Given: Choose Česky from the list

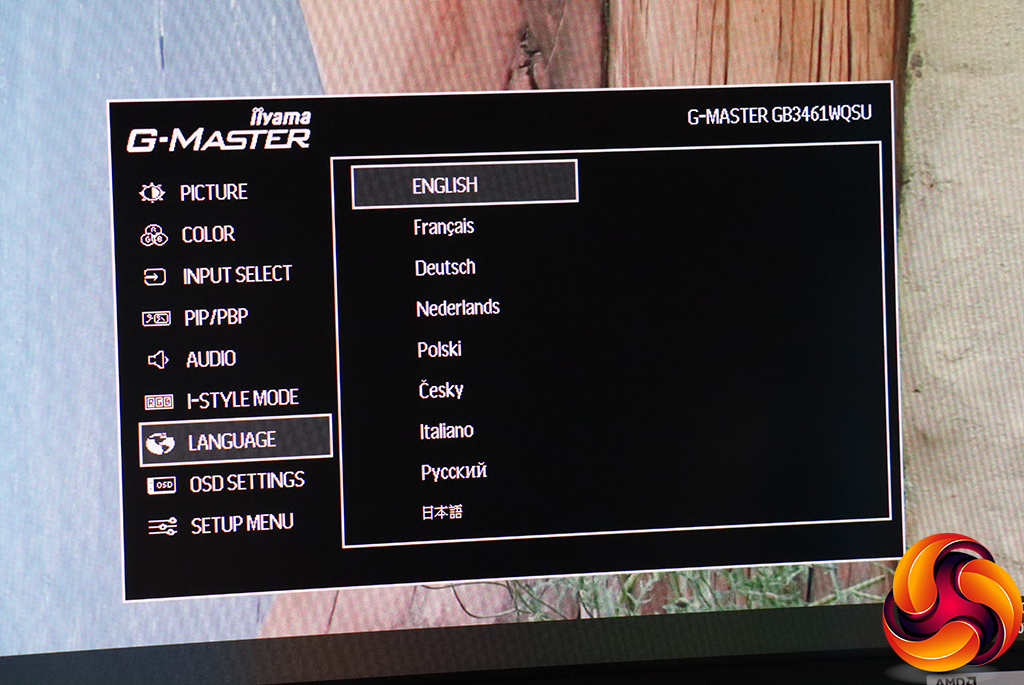Looking at the screenshot, I should 441,390.
